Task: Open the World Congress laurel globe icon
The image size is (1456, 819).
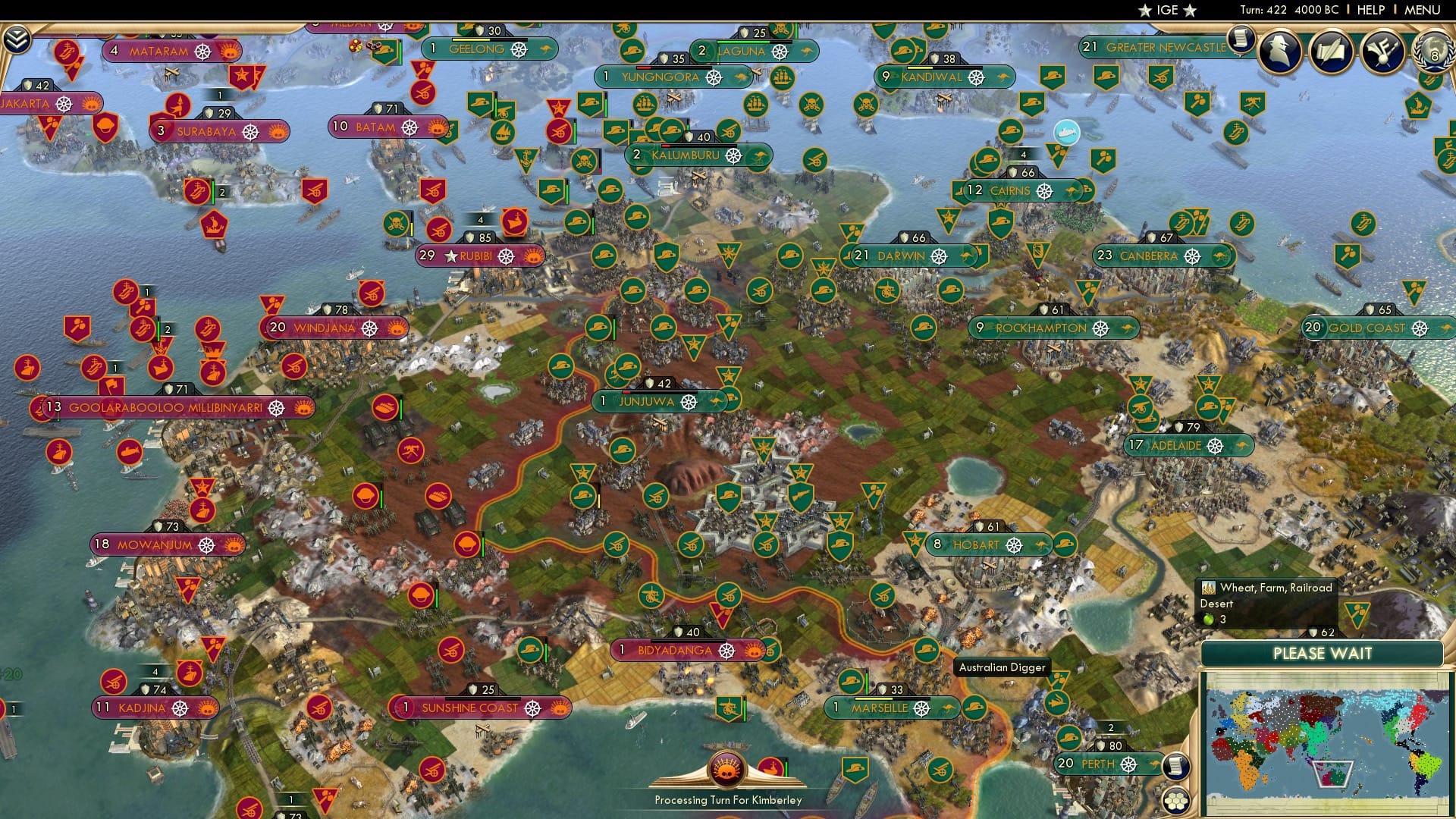Action: point(1433,53)
